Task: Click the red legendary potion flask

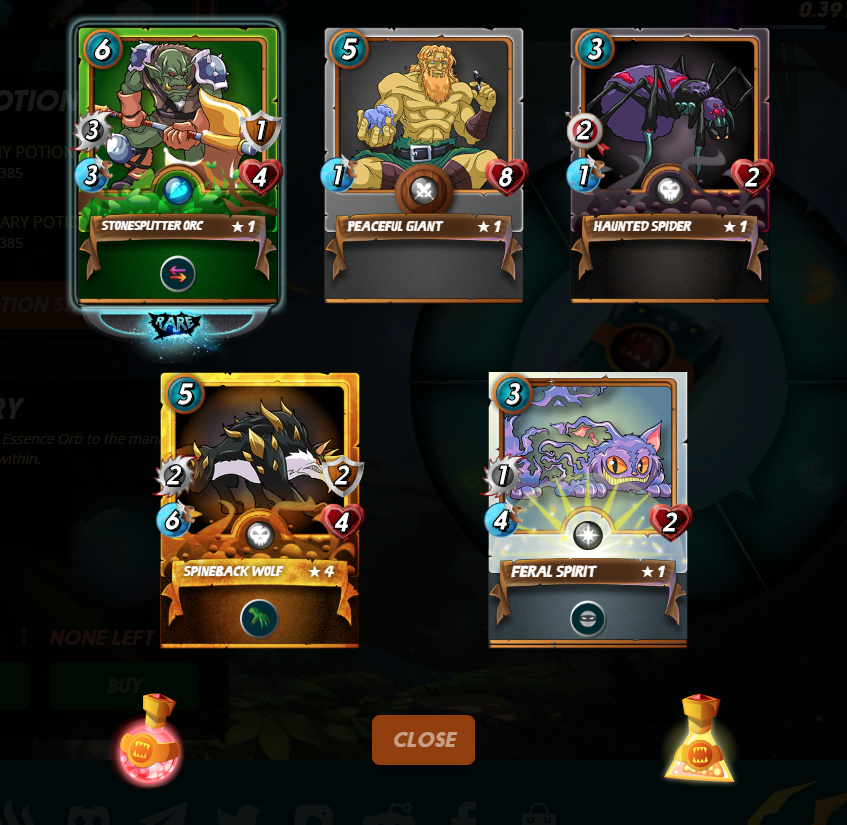Action: [x=149, y=741]
